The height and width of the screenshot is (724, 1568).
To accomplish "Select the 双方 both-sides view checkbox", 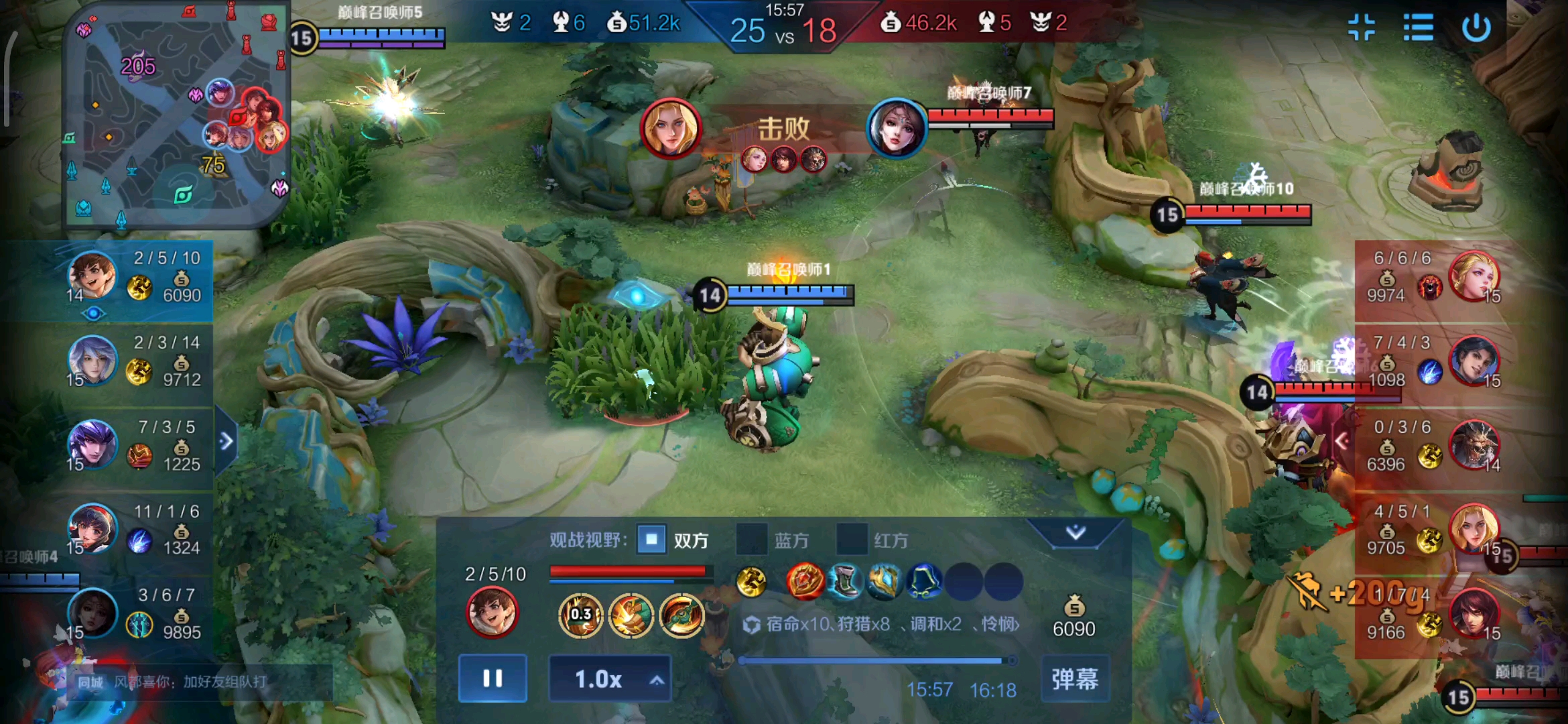I will click(651, 540).
